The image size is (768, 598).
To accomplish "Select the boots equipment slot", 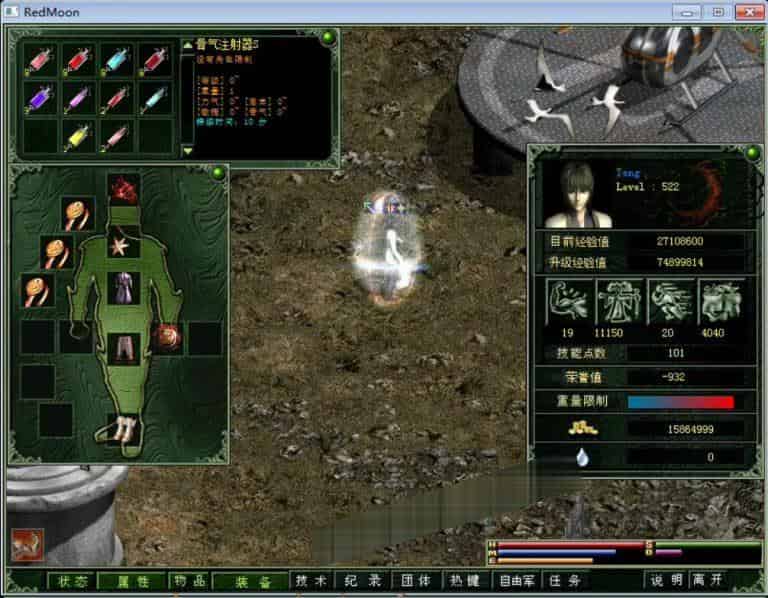I will click(x=124, y=431).
